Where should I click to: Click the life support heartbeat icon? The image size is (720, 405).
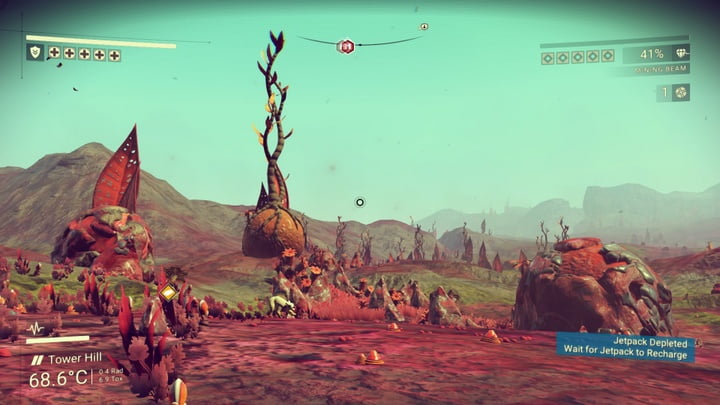click(x=36, y=328)
